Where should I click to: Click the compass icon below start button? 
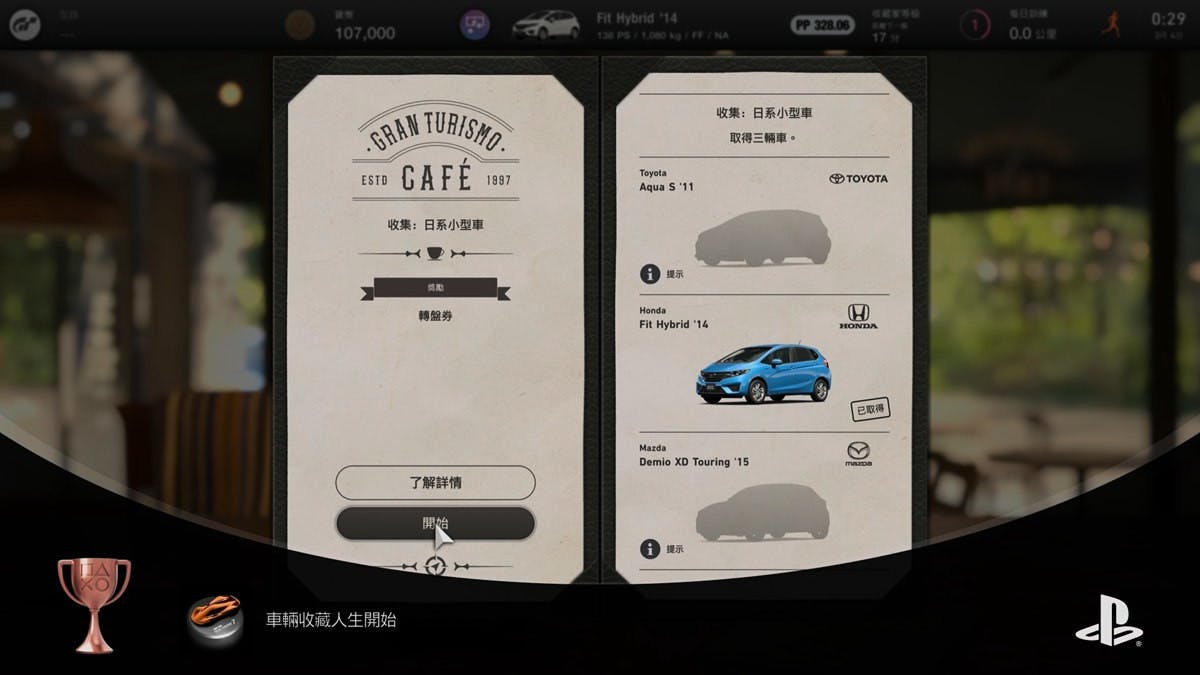[435, 567]
